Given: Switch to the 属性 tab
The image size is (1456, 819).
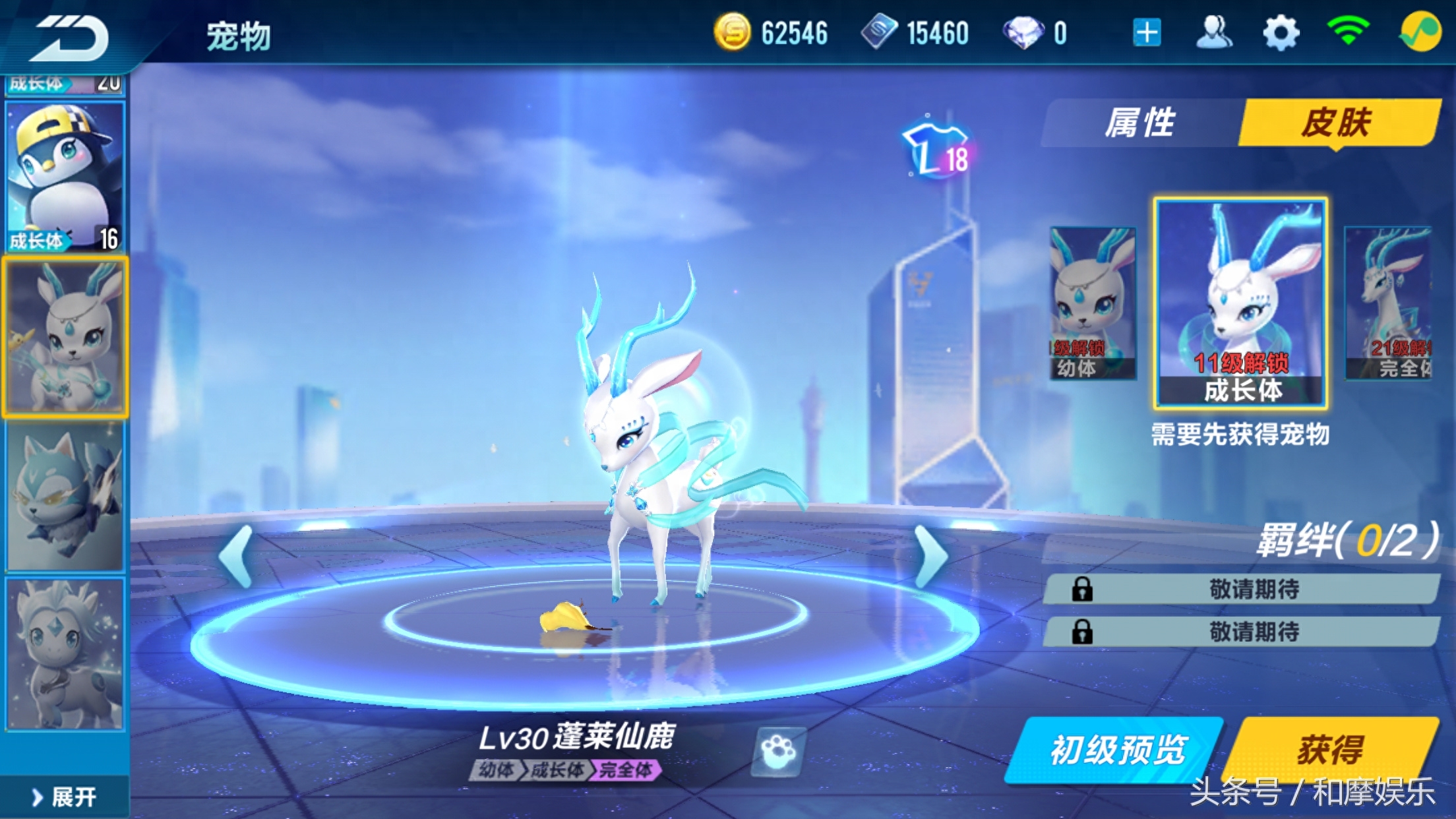Looking at the screenshot, I should click(1140, 123).
